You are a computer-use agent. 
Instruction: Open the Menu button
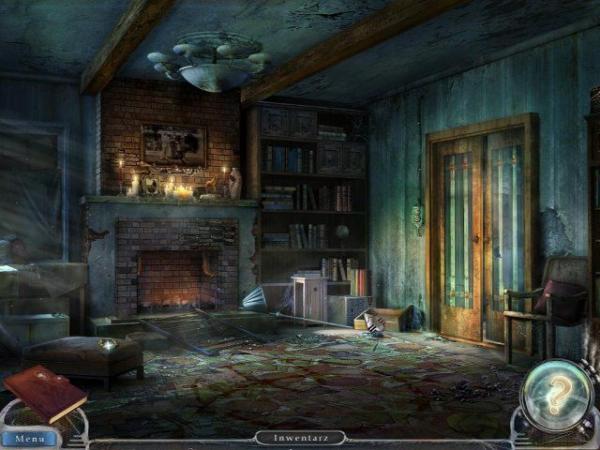point(29,438)
